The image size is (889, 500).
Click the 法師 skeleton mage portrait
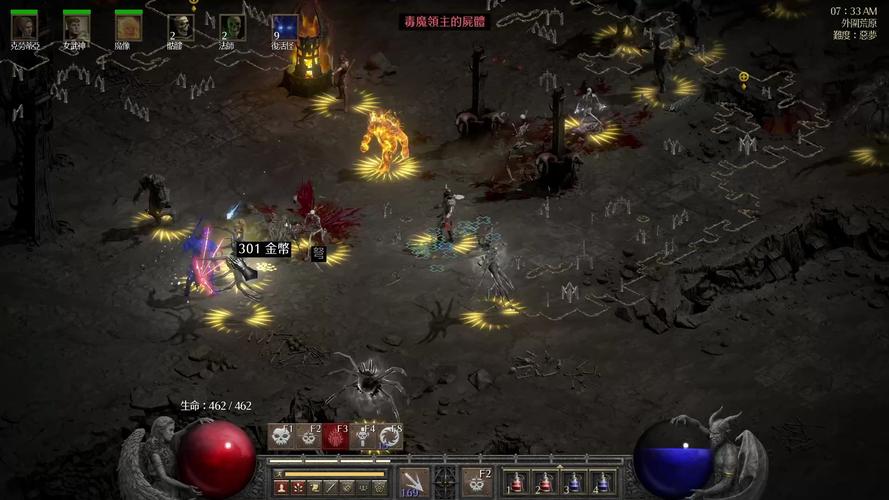(232, 27)
